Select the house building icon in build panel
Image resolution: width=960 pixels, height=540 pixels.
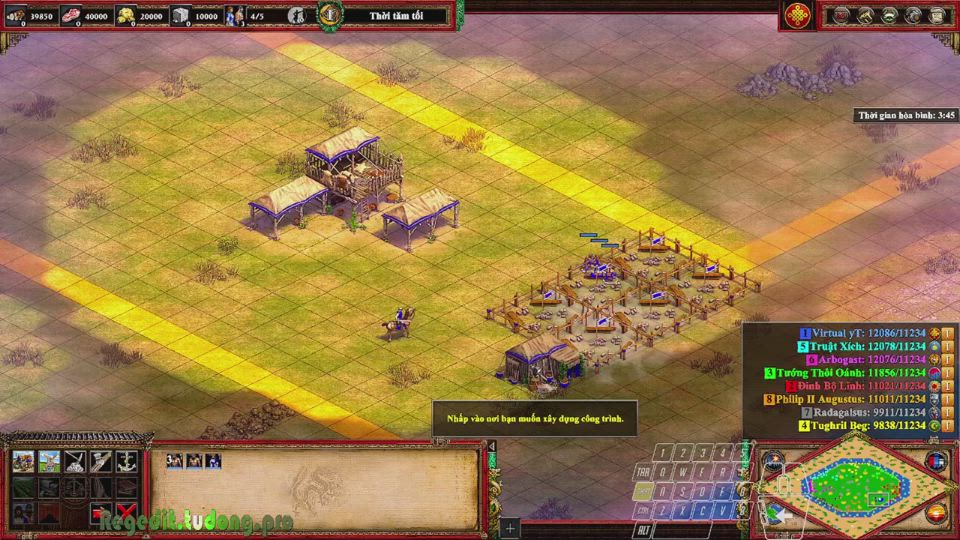(23, 461)
